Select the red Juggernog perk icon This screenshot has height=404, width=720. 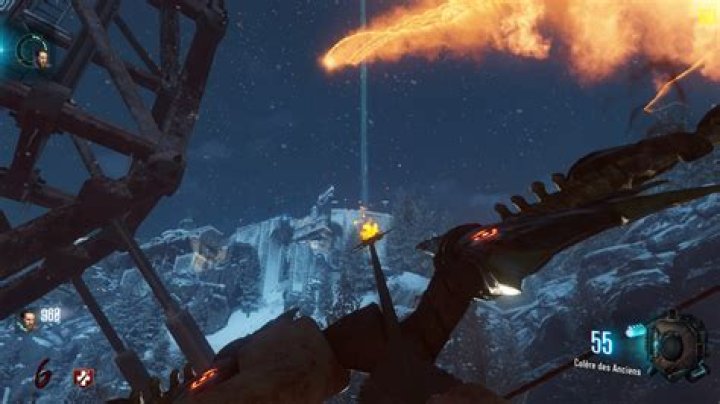(x=83, y=377)
